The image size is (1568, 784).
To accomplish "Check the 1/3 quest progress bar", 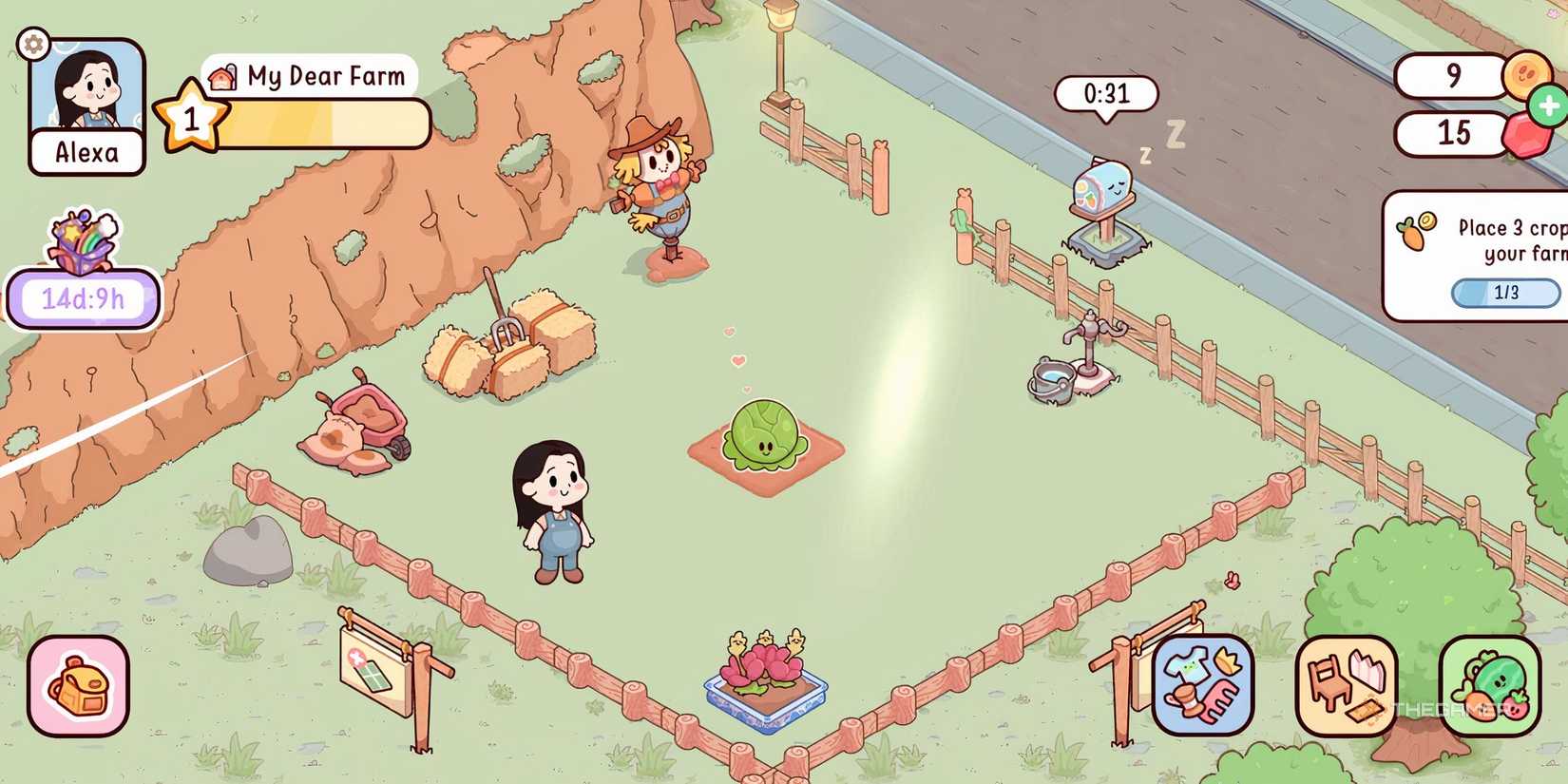I will coord(1506,293).
